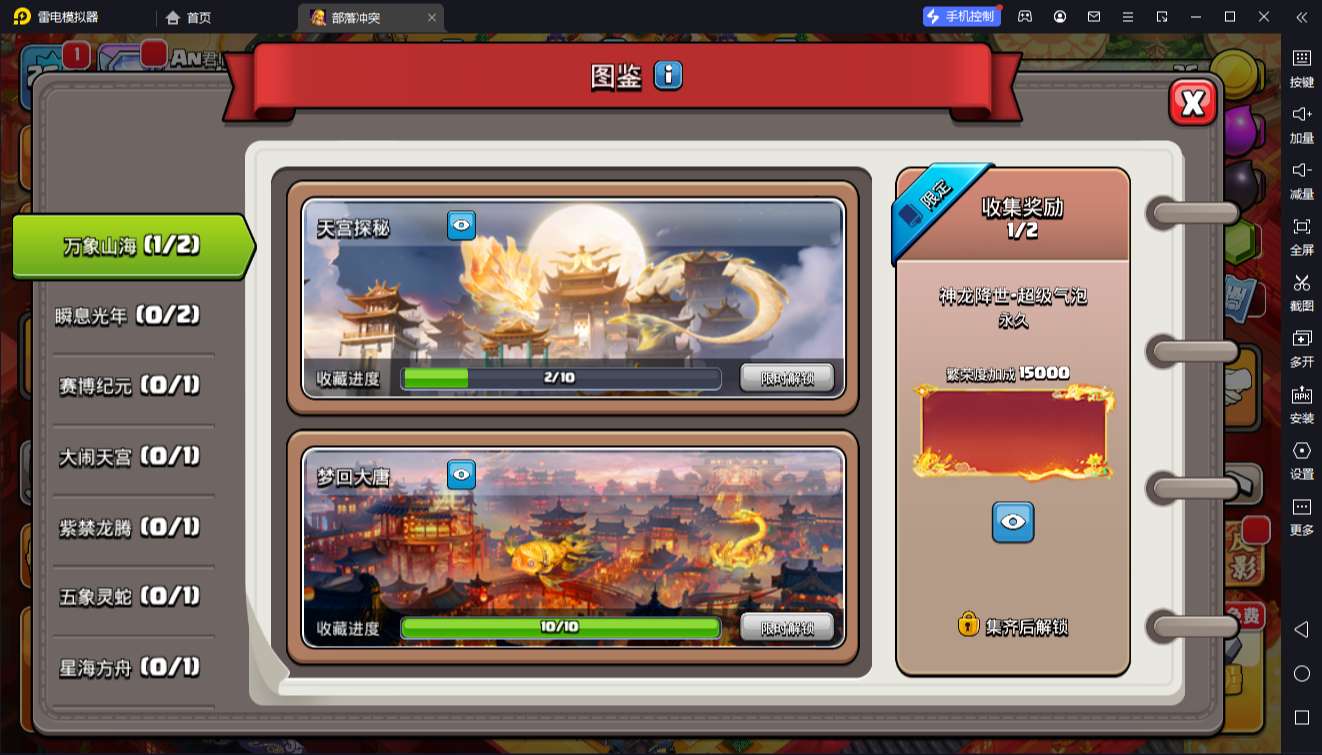Click the info icon beside 图鉴 title
Image resolution: width=1322 pixels, height=755 pixels.
(666, 75)
